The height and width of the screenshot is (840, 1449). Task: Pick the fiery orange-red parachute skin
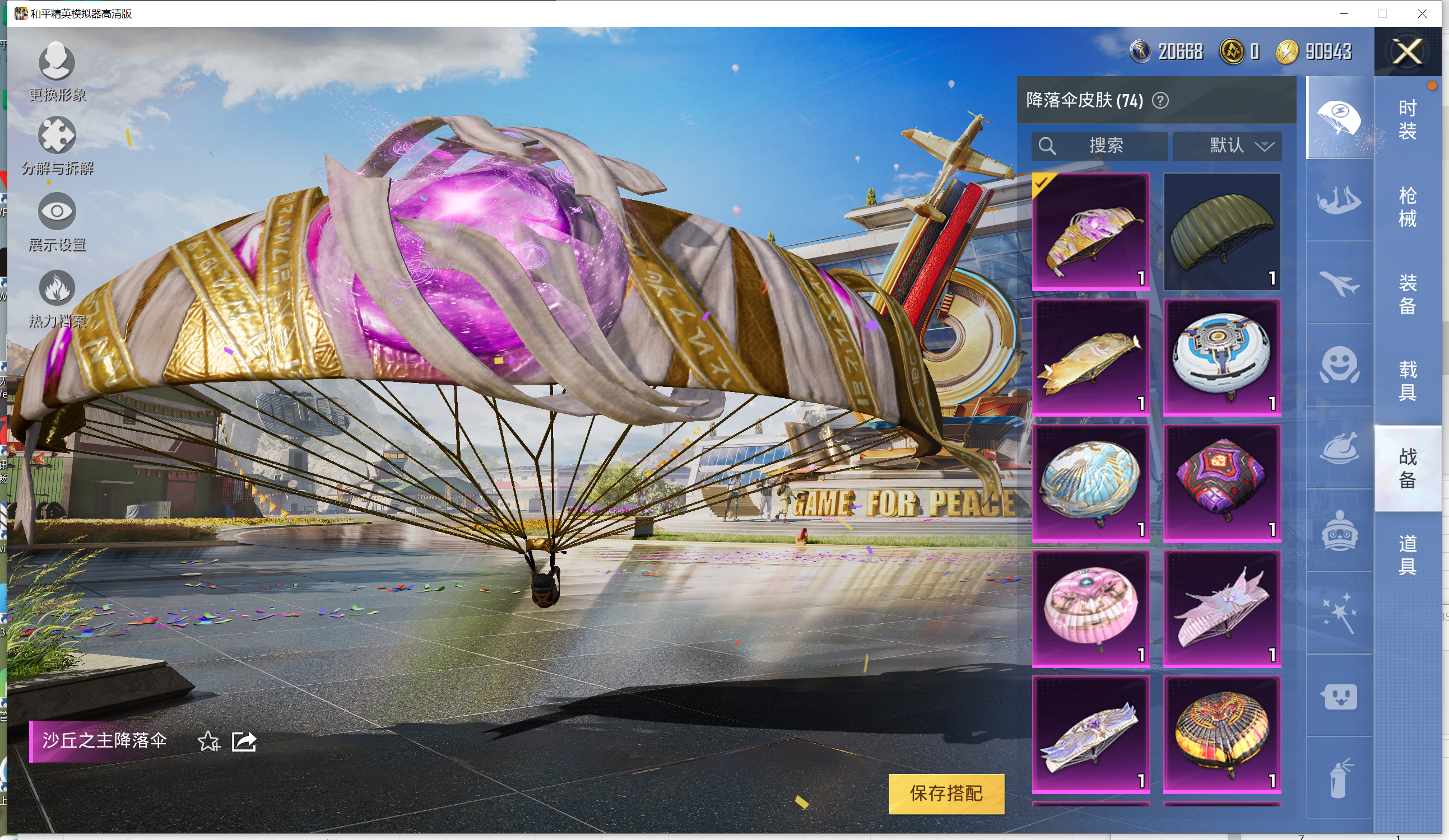pyautogui.click(x=1222, y=734)
